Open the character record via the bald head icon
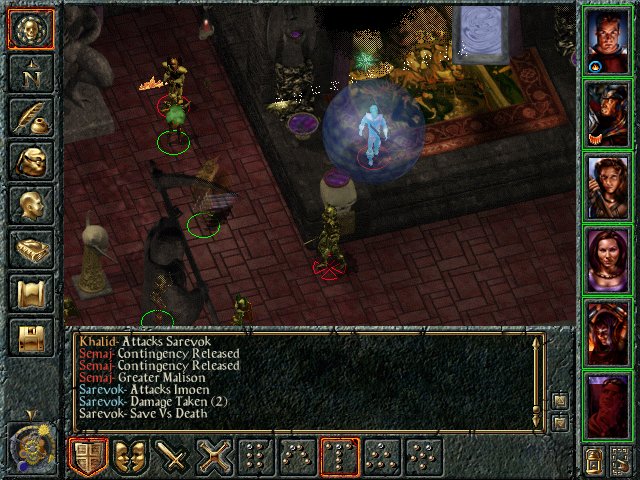Screen dimensions: 640x480 click(x=30, y=205)
